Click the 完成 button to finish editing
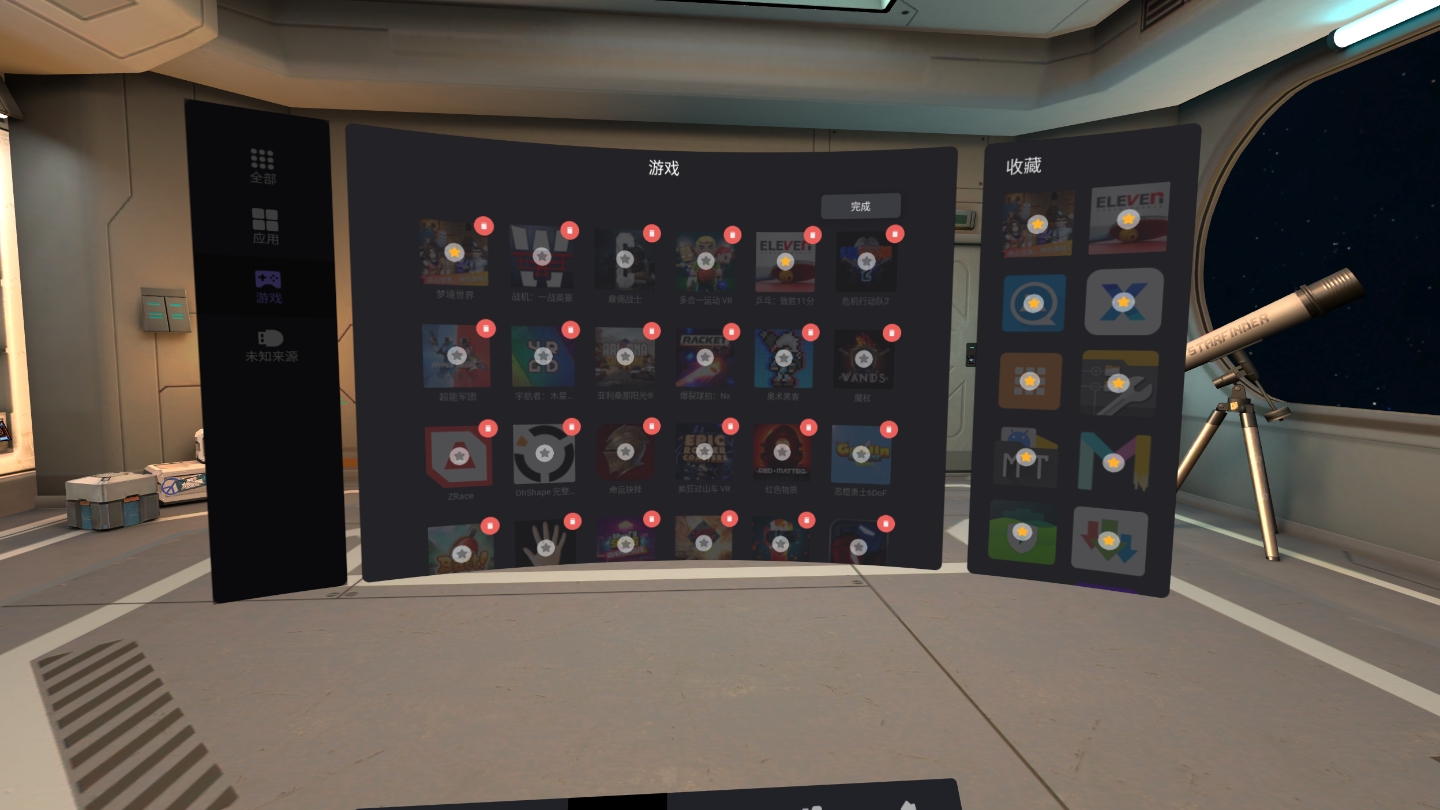 [x=860, y=206]
